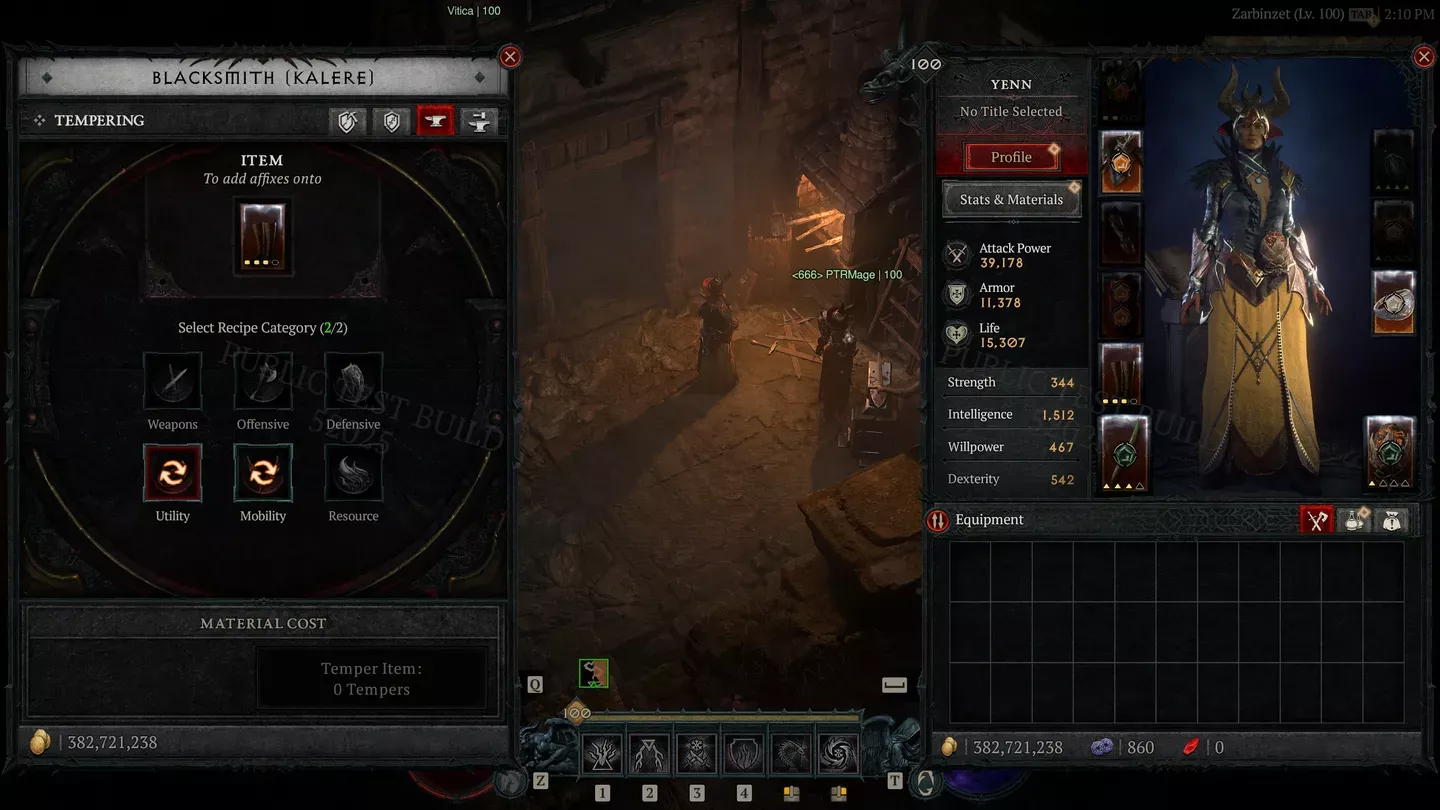1440x810 pixels.
Task: Open the Quest Items bag tab
Action: 1392,520
